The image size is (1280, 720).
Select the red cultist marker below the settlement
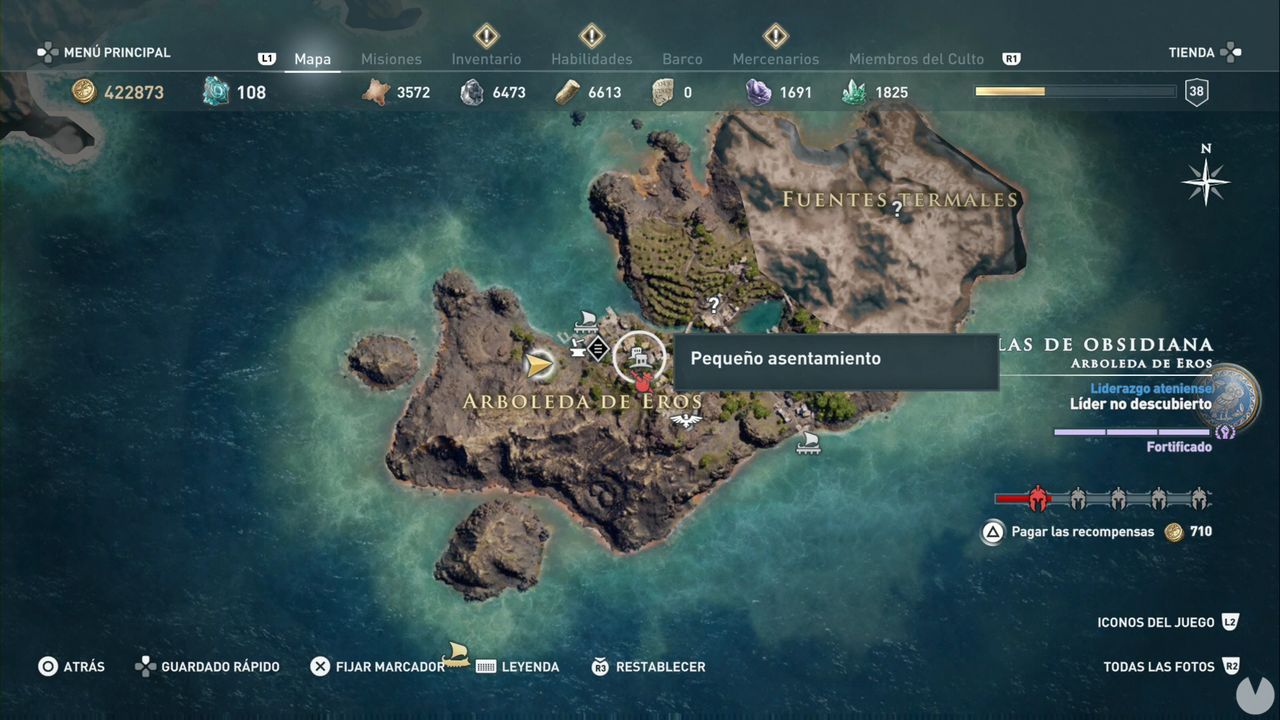pyautogui.click(x=642, y=382)
